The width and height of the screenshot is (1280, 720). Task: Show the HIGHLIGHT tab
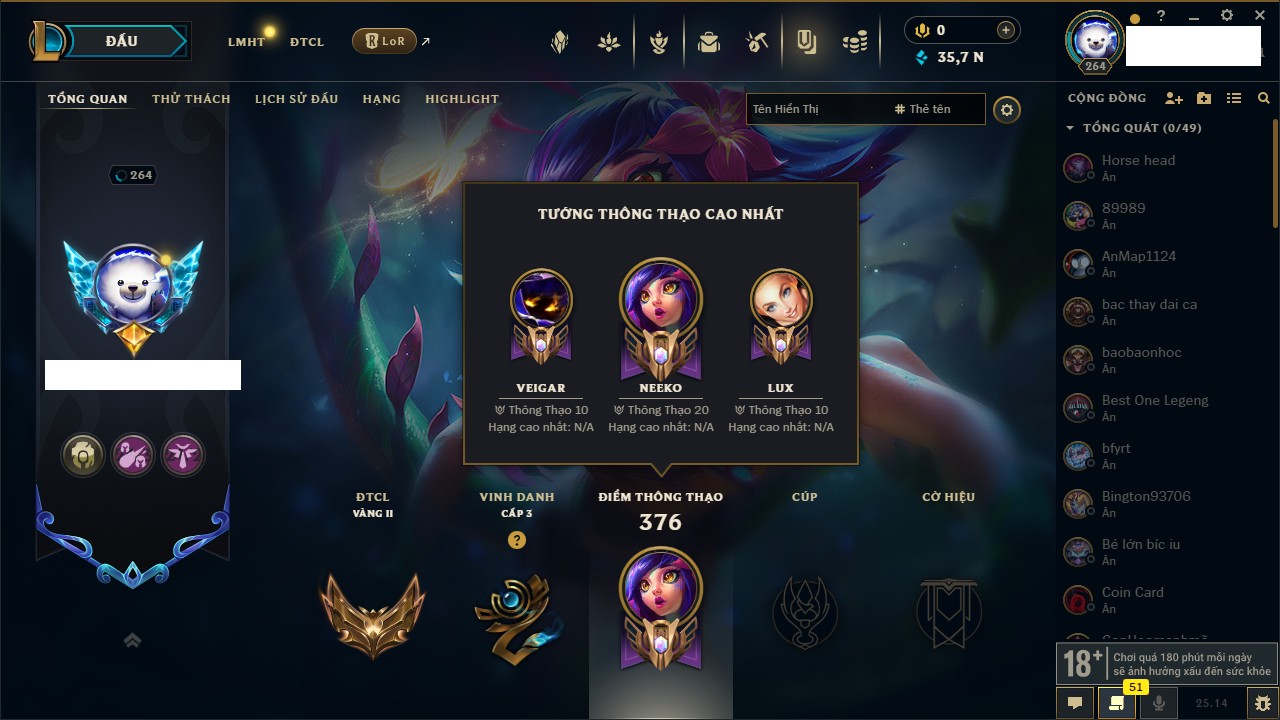click(x=461, y=99)
